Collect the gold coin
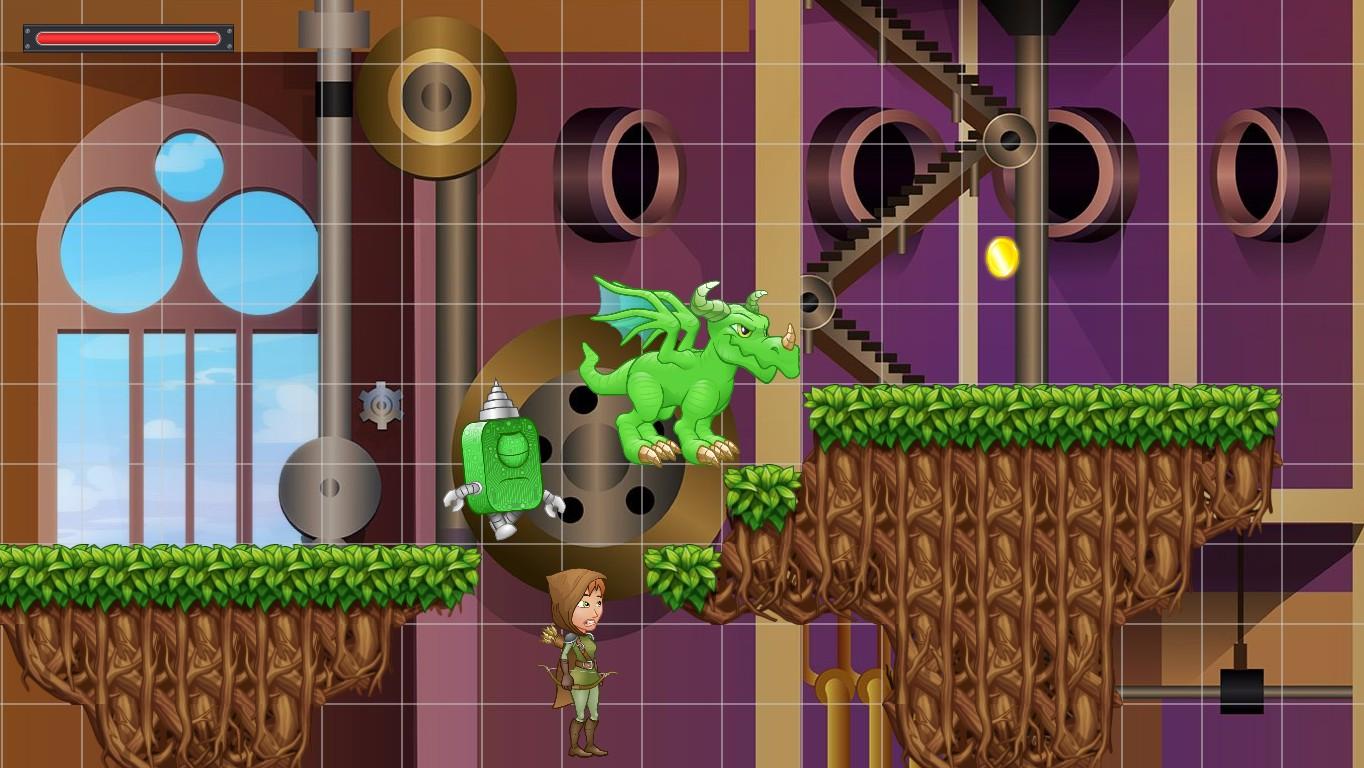 pyautogui.click(x=1005, y=257)
